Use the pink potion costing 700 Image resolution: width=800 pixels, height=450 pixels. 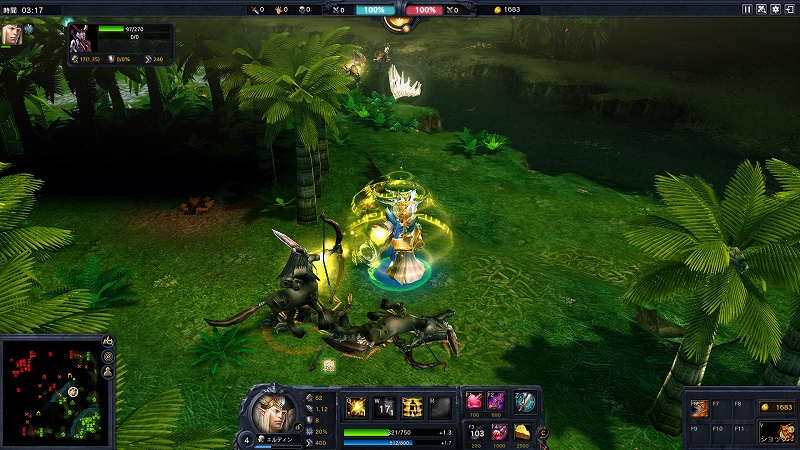click(x=475, y=400)
